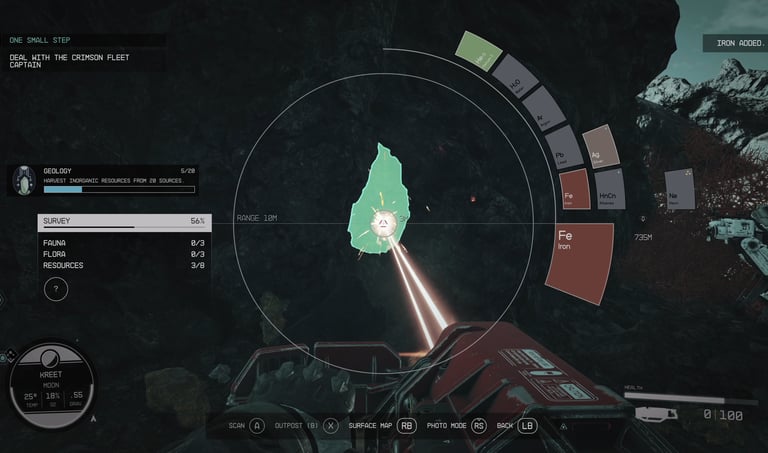Select the Fauna survey row
Screen dimensions: 768x453
click(x=123, y=243)
